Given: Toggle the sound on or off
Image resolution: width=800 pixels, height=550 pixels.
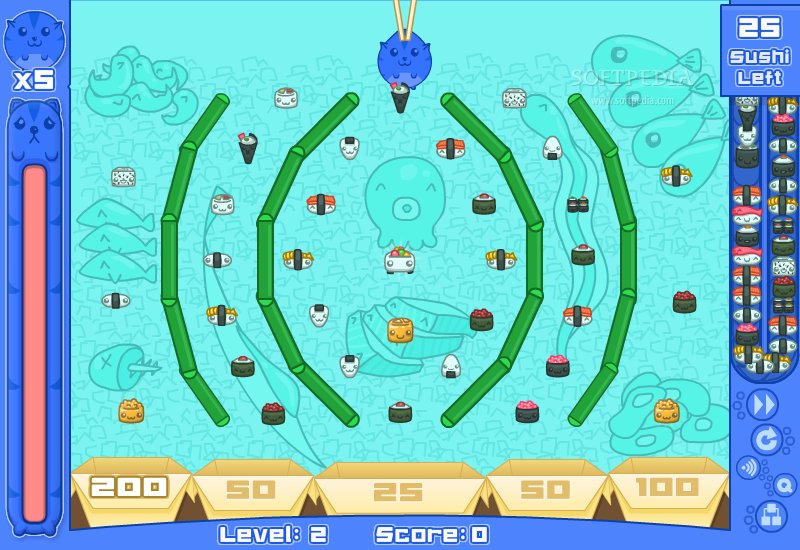Looking at the screenshot, I should [x=747, y=467].
